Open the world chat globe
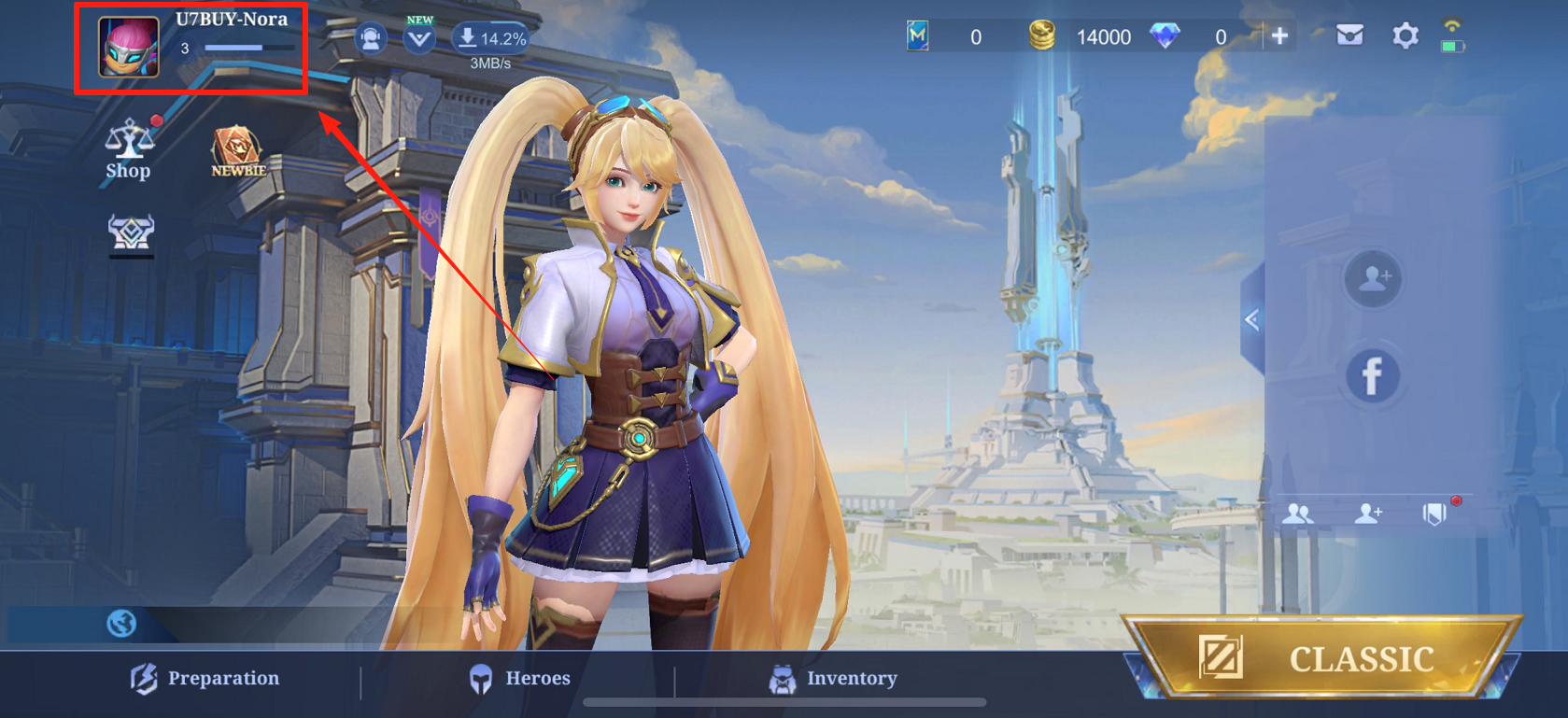The image size is (1568, 718). click(x=121, y=623)
